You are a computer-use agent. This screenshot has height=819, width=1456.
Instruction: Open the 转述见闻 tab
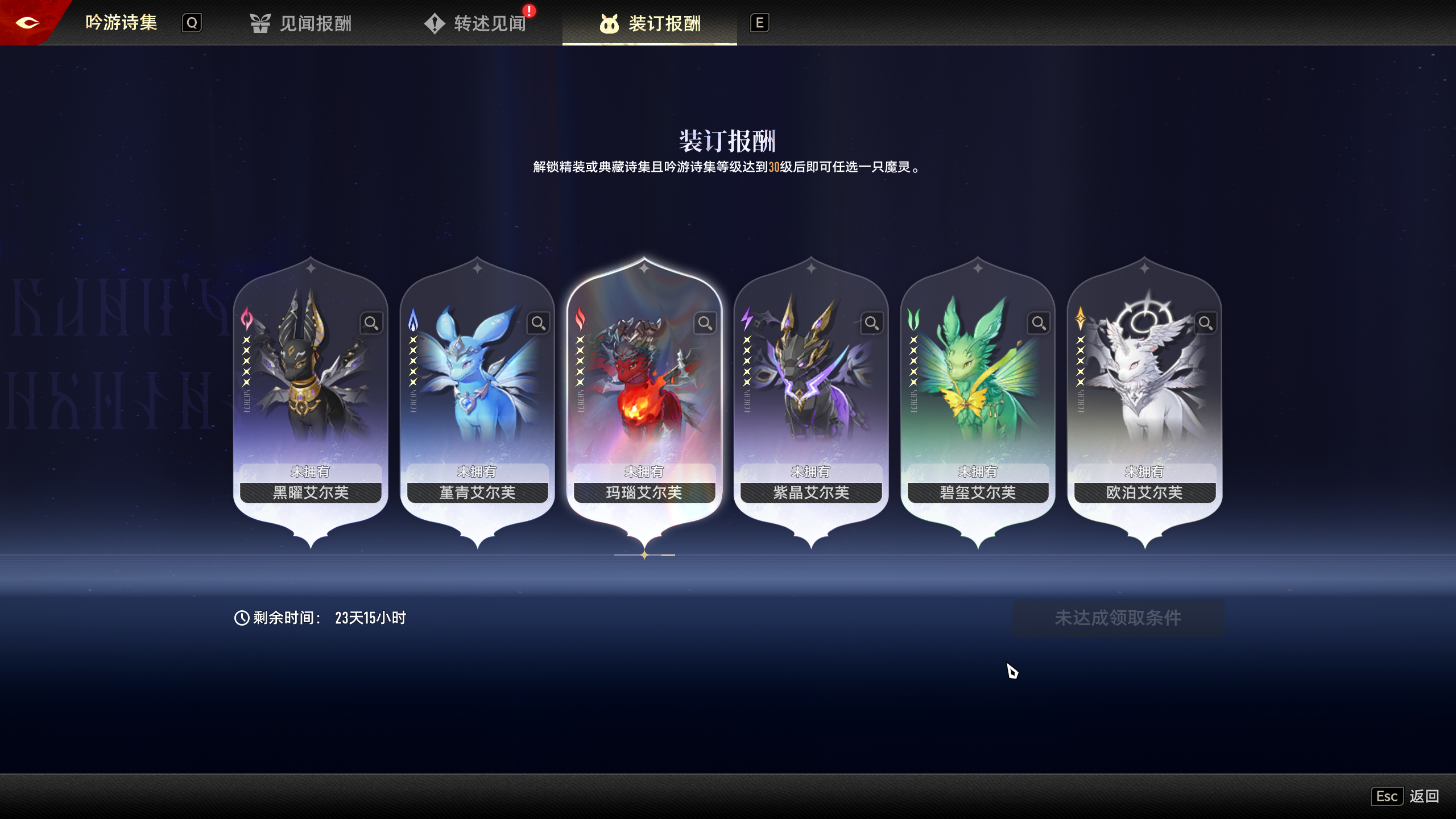(477, 23)
